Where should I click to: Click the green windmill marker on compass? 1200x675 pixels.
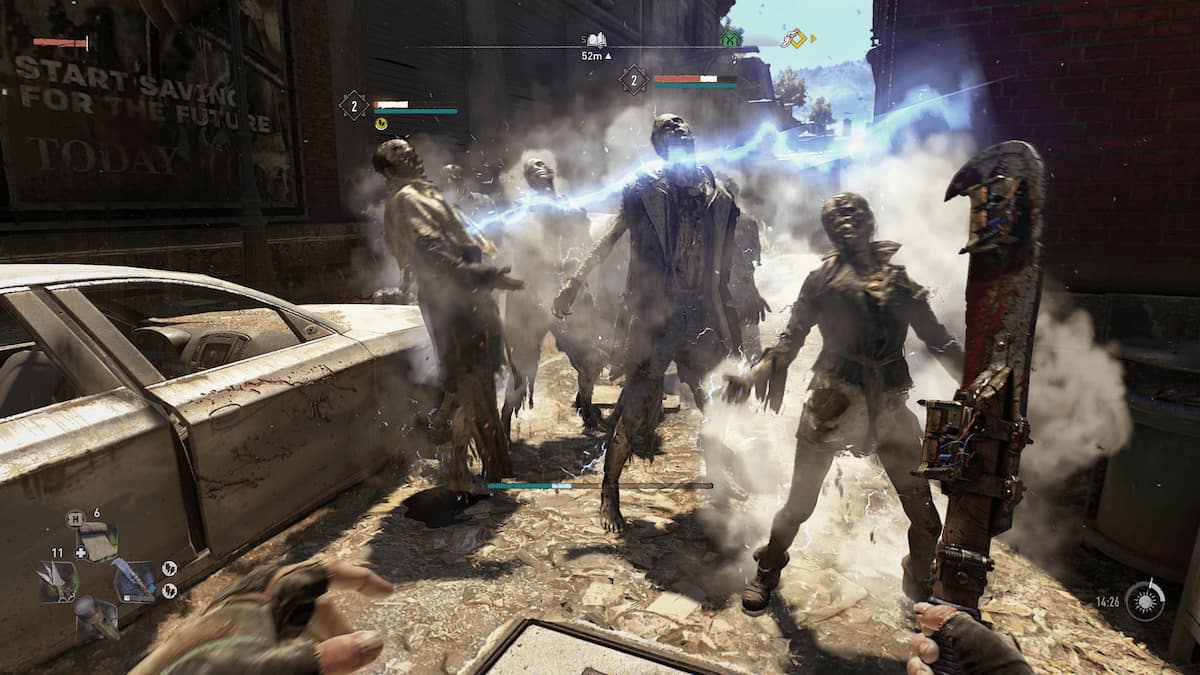[x=730, y=39]
